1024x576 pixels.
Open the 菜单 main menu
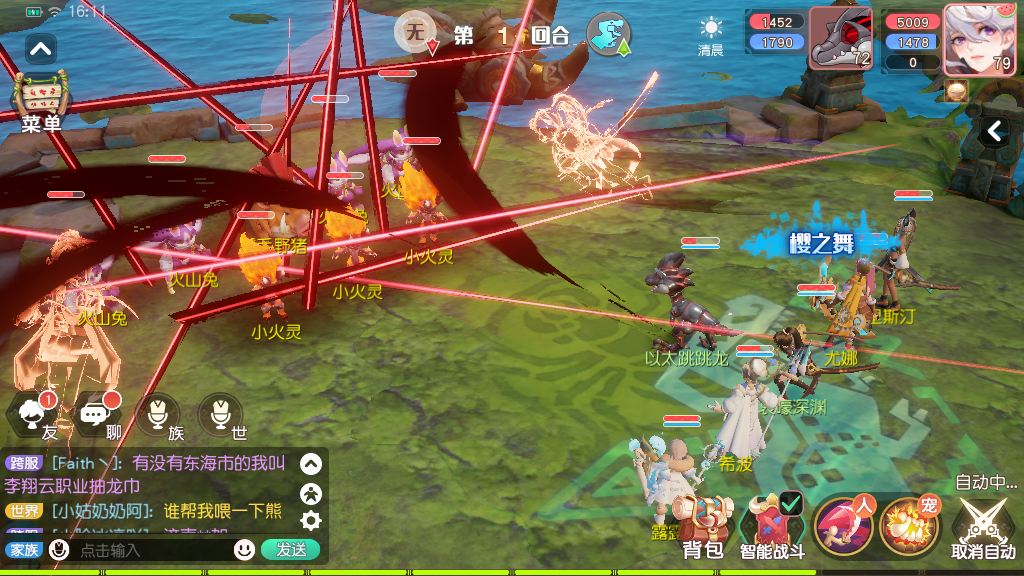tap(41, 102)
